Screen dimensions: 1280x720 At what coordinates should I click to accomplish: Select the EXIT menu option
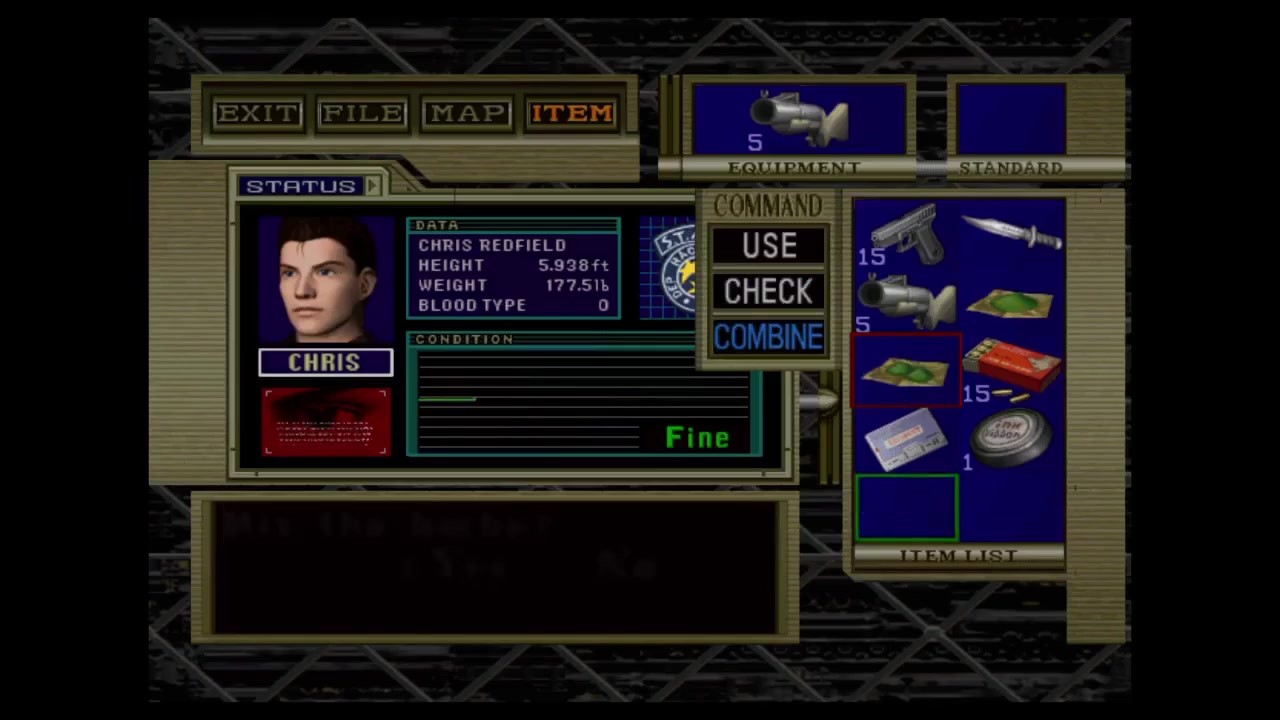pyautogui.click(x=258, y=114)
